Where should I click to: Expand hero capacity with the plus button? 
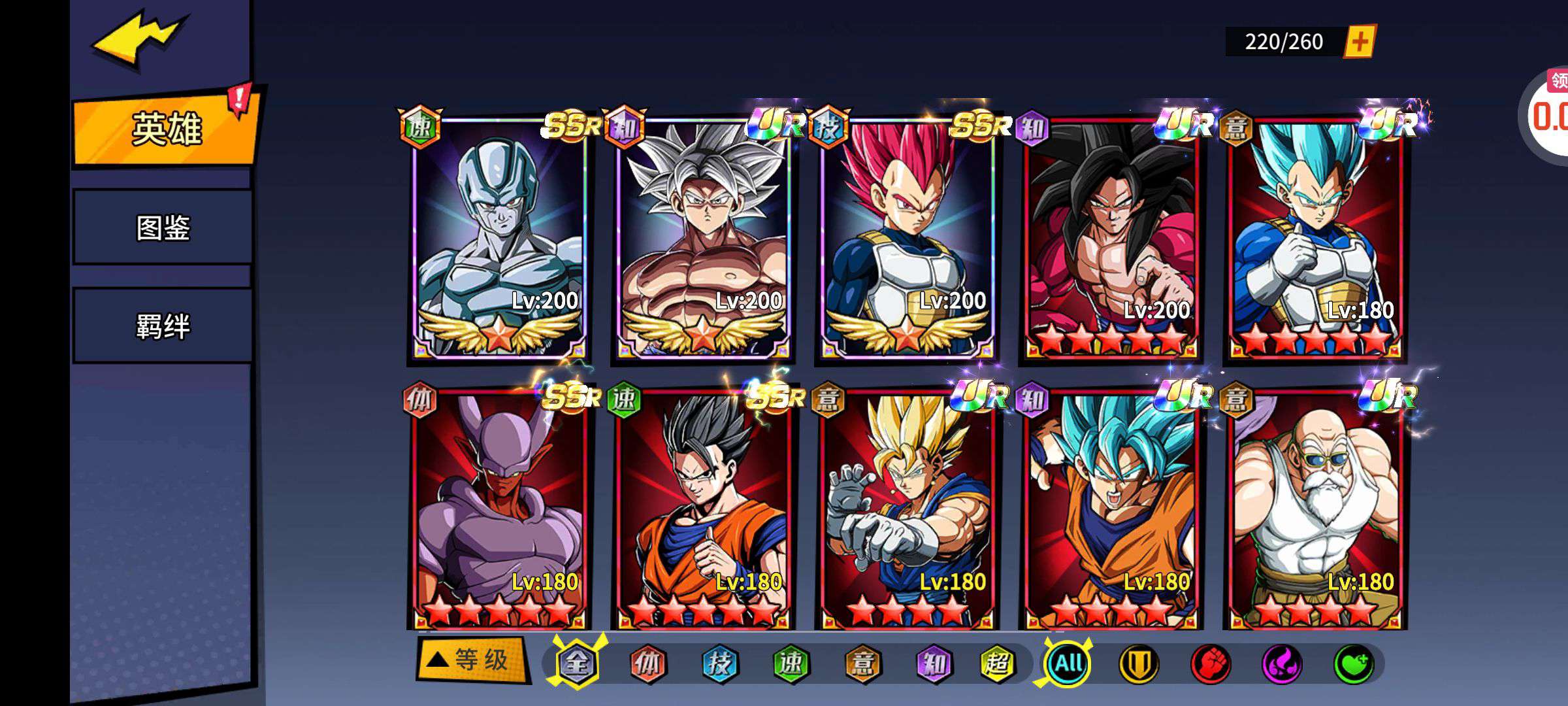[1360, 42]
